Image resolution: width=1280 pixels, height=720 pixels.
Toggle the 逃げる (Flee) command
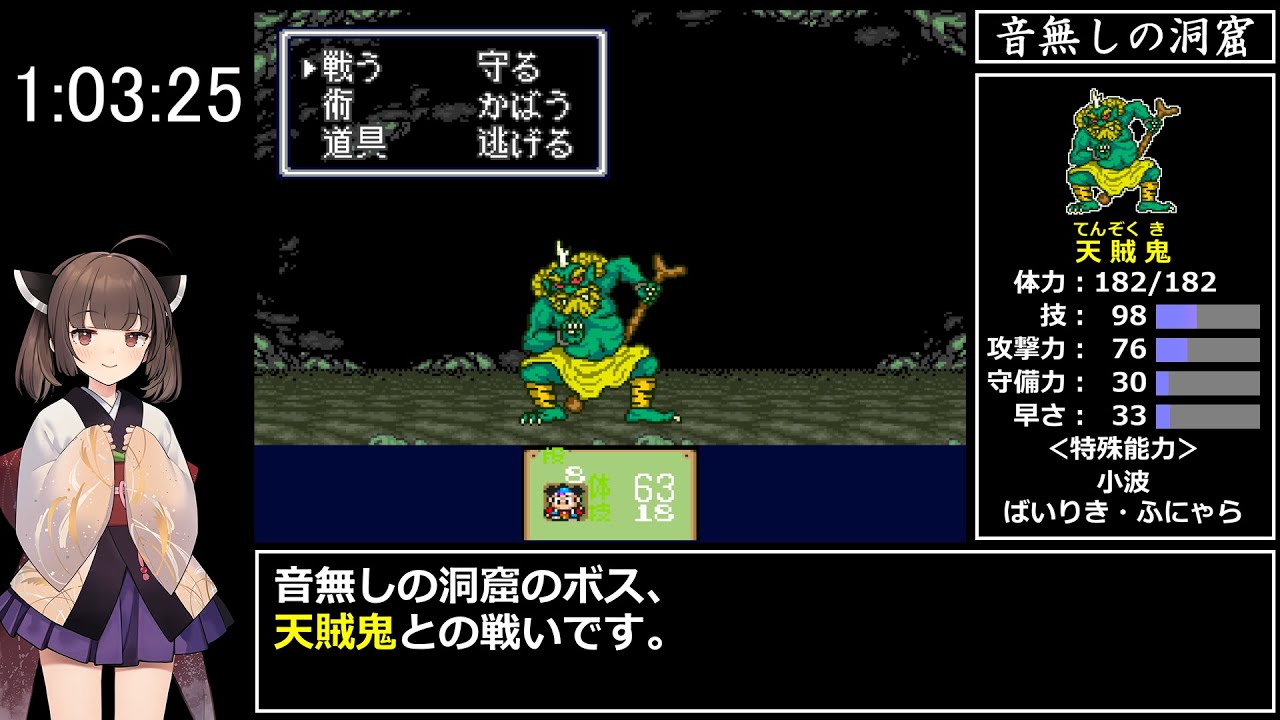click(525, 140)
